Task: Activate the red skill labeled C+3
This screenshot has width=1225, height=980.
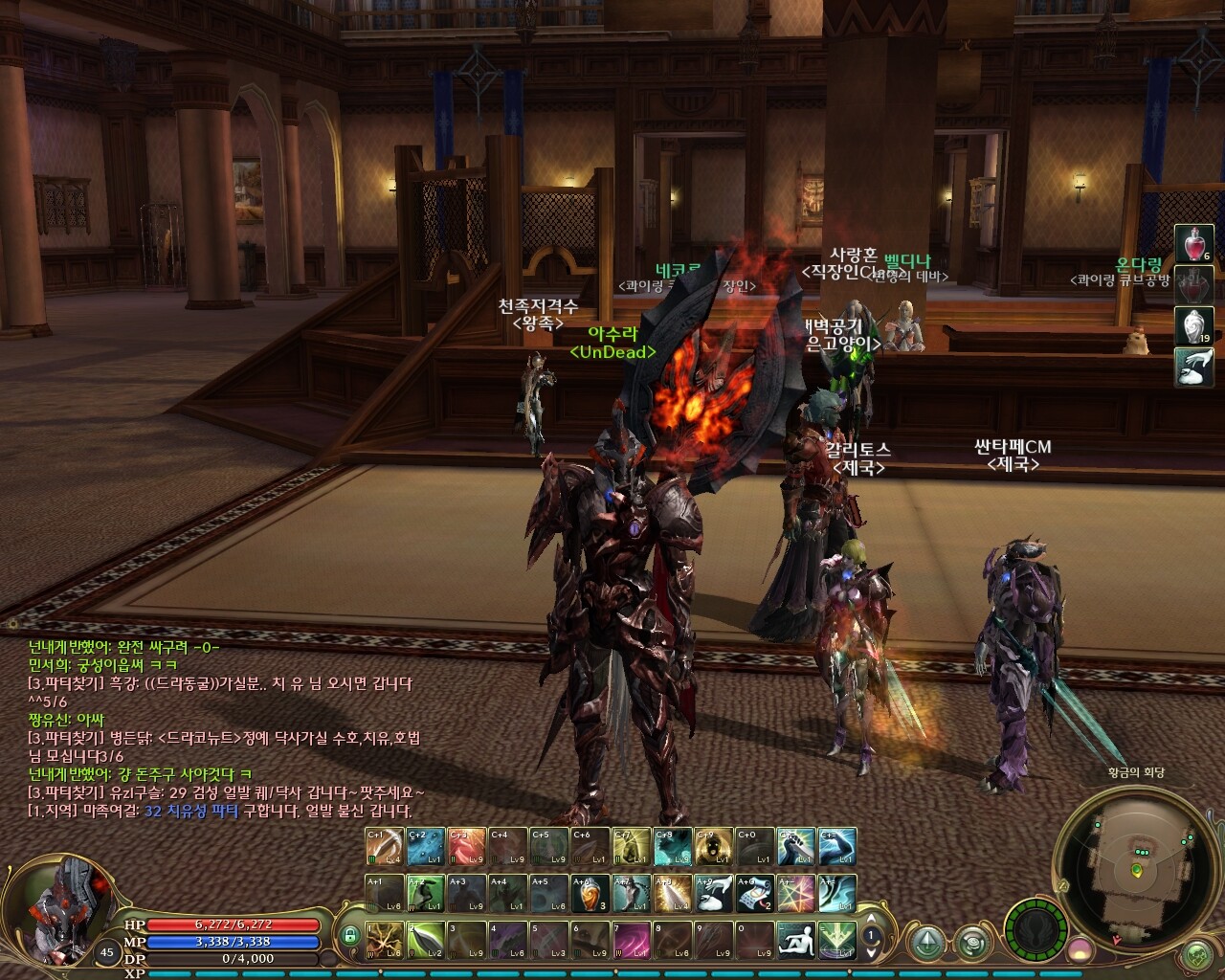Action: (466, 847)
